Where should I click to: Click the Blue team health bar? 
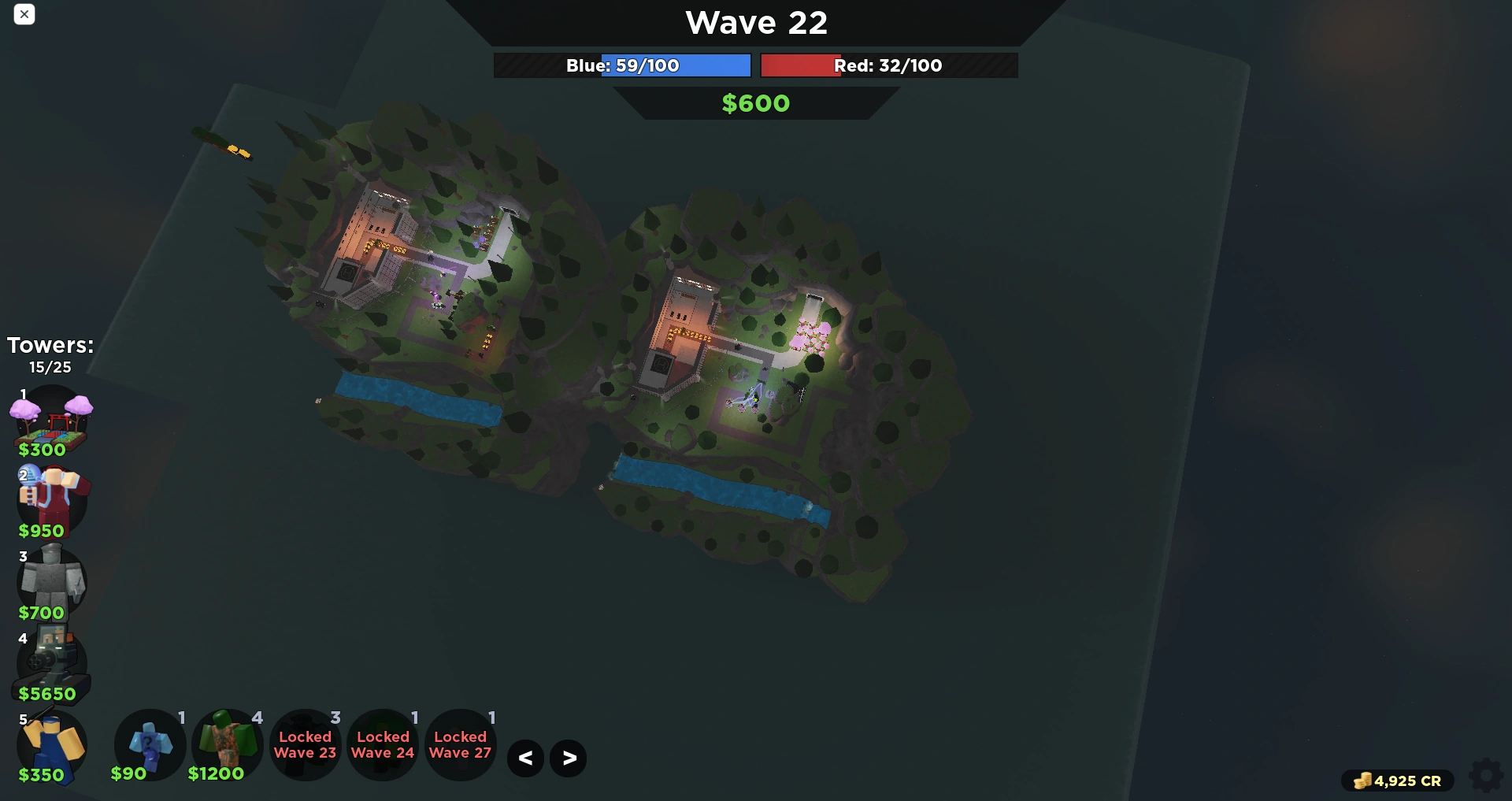(621, 65)
